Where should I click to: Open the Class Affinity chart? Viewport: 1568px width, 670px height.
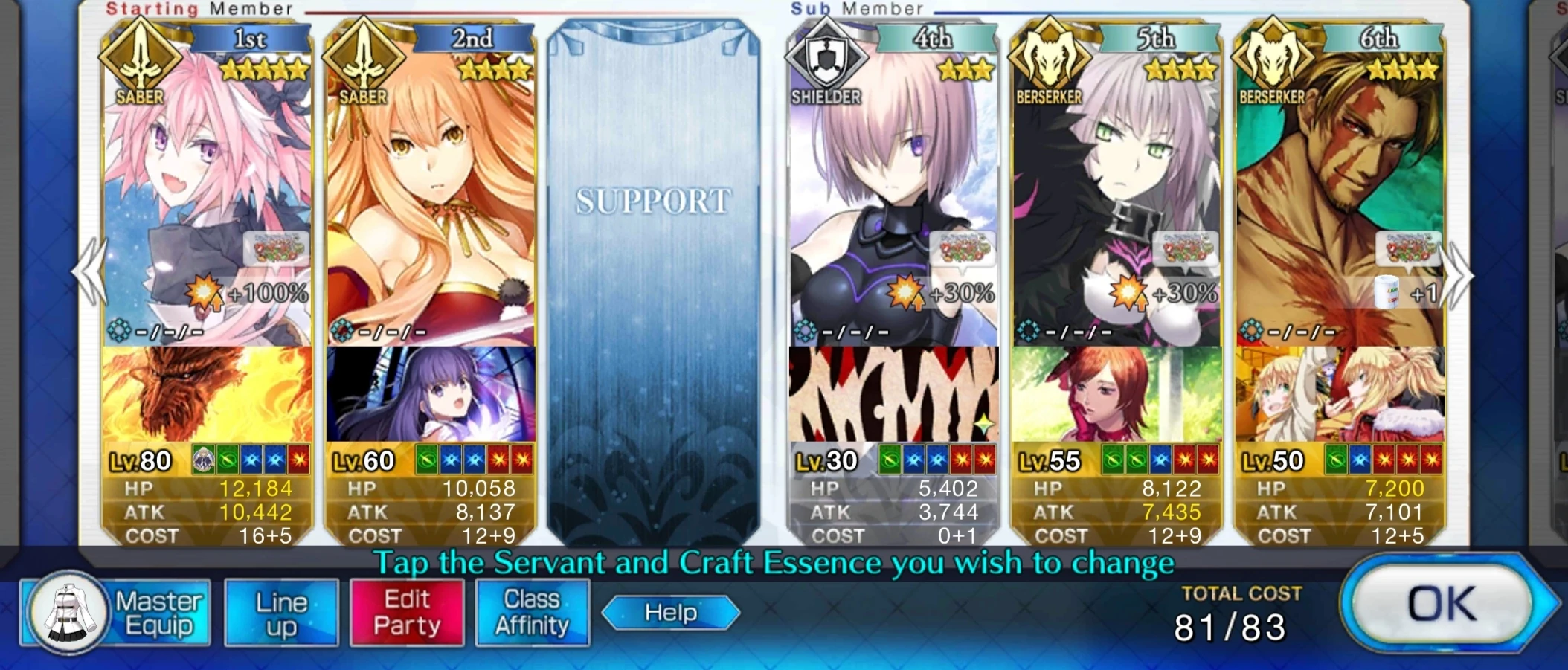click(x=533, y=611)
